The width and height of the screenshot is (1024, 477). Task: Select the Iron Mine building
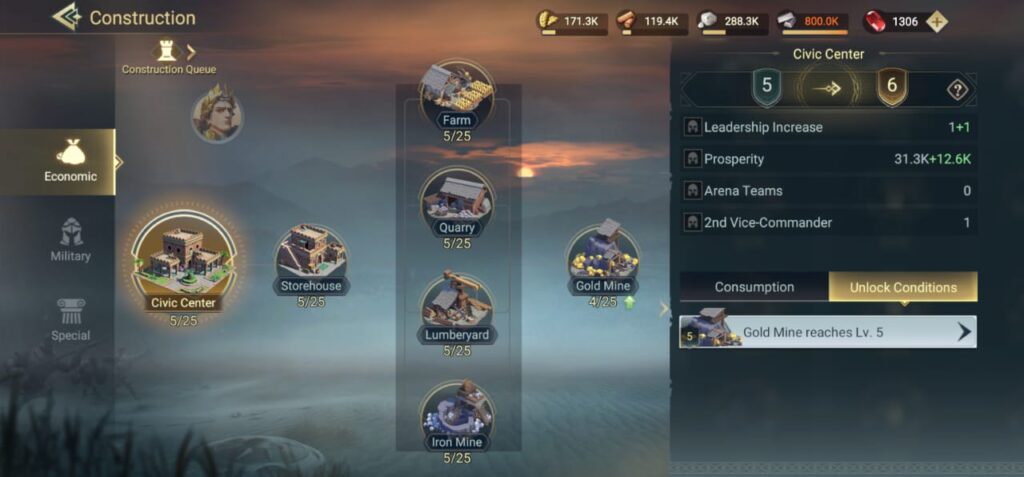(x=456, y=415)
